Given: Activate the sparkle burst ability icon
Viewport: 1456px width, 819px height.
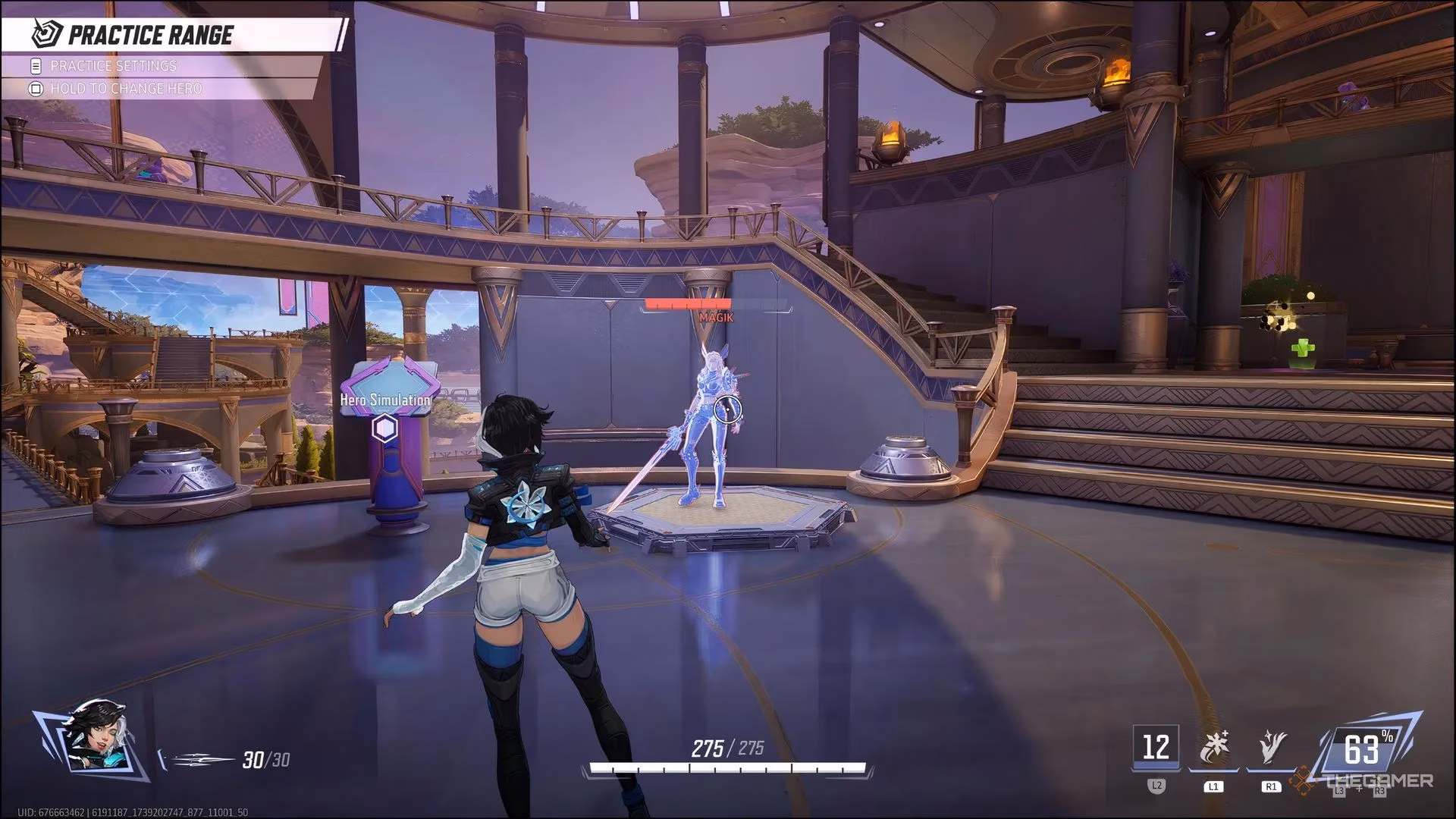Looking at the screenshot, I should pos(1213,748).
